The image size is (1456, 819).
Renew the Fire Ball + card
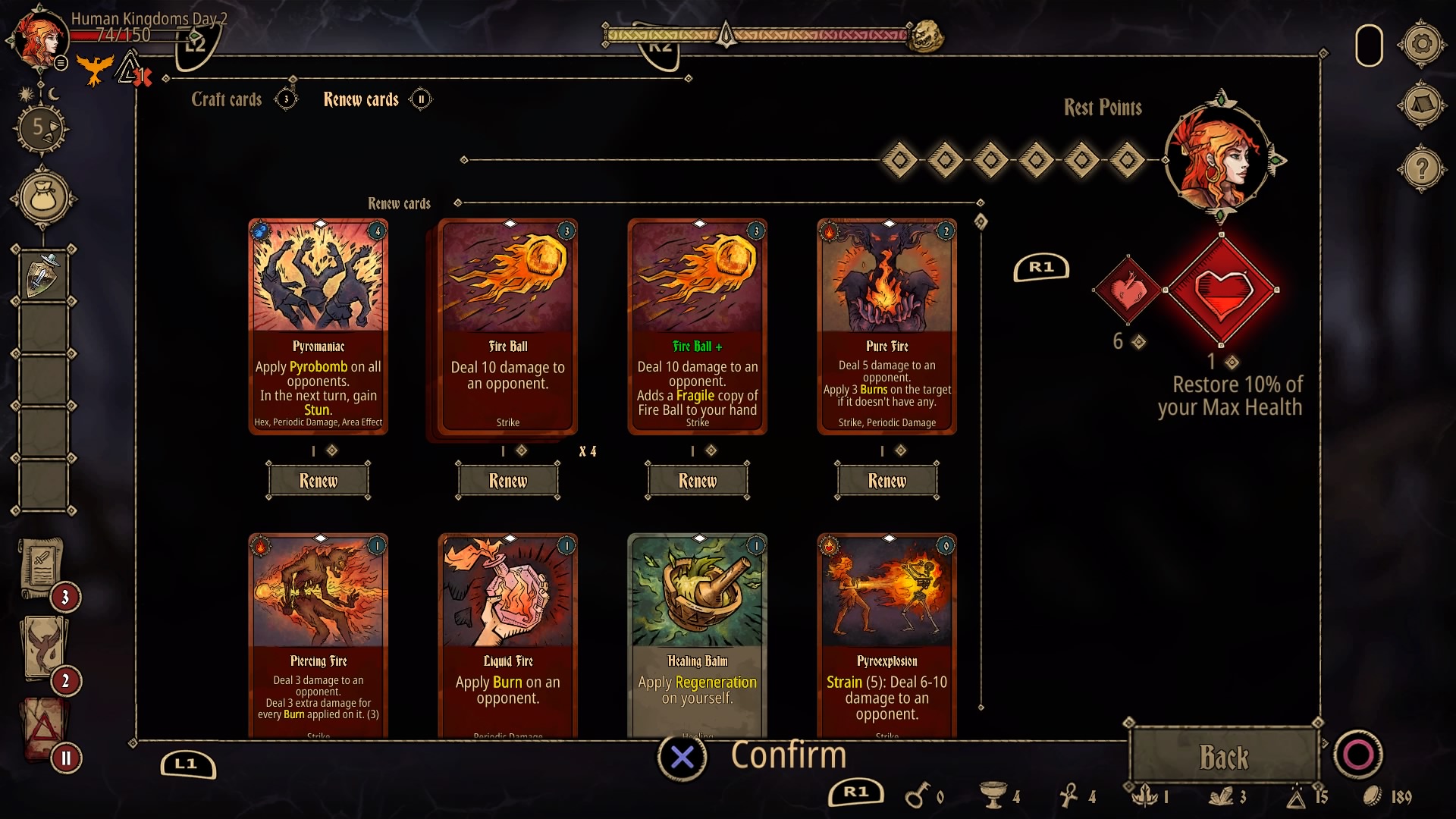coord(698,481)
